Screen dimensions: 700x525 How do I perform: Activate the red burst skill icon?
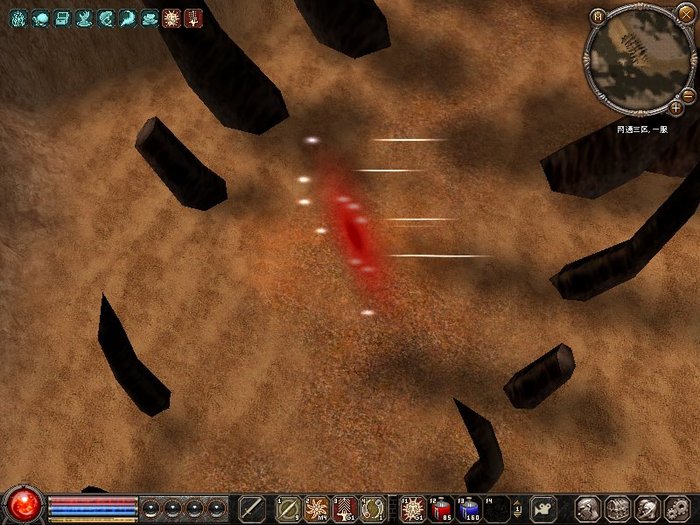[413, 507]
